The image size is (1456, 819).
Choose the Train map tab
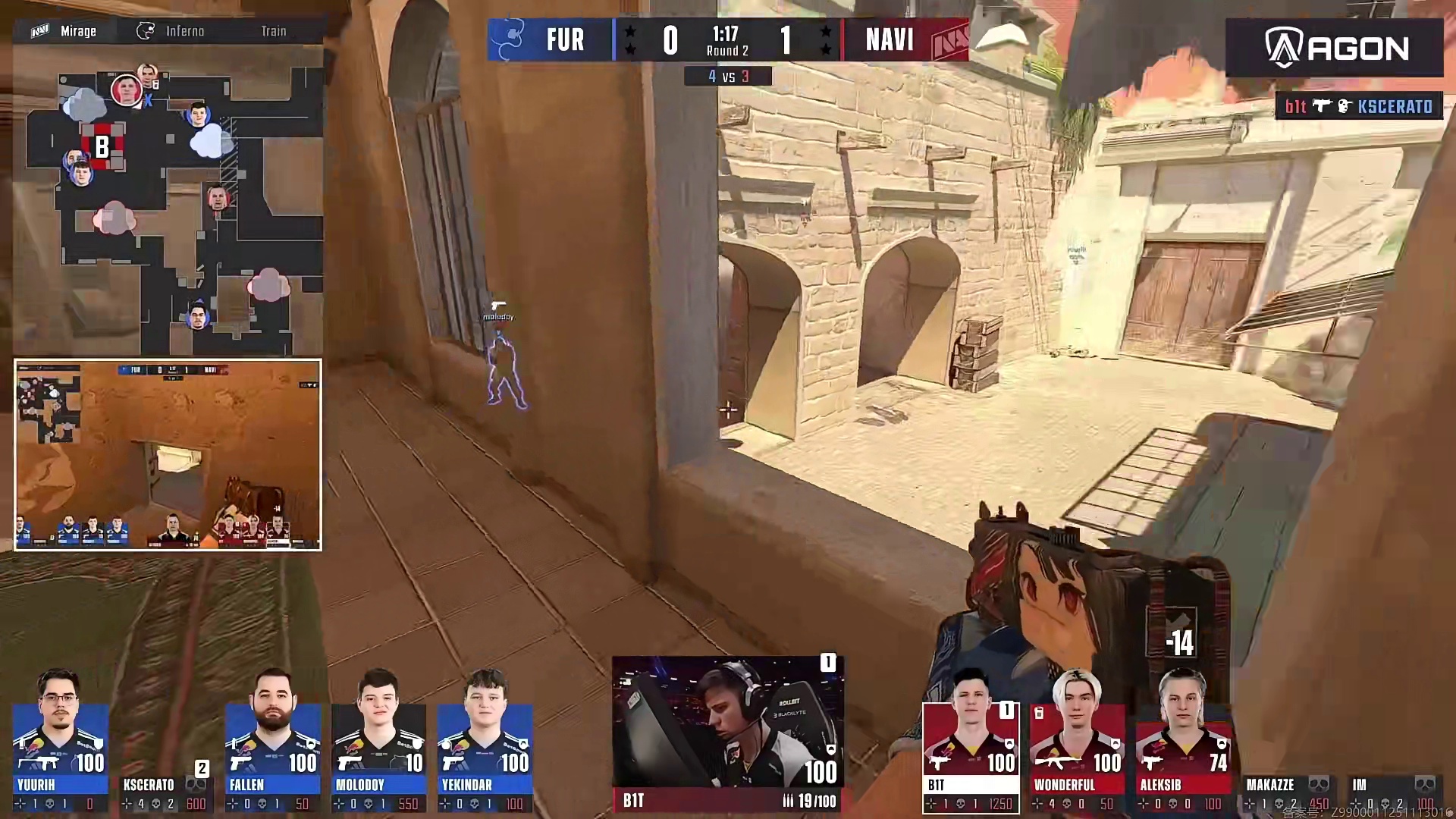pyautogui.click(x=274, y=31)
